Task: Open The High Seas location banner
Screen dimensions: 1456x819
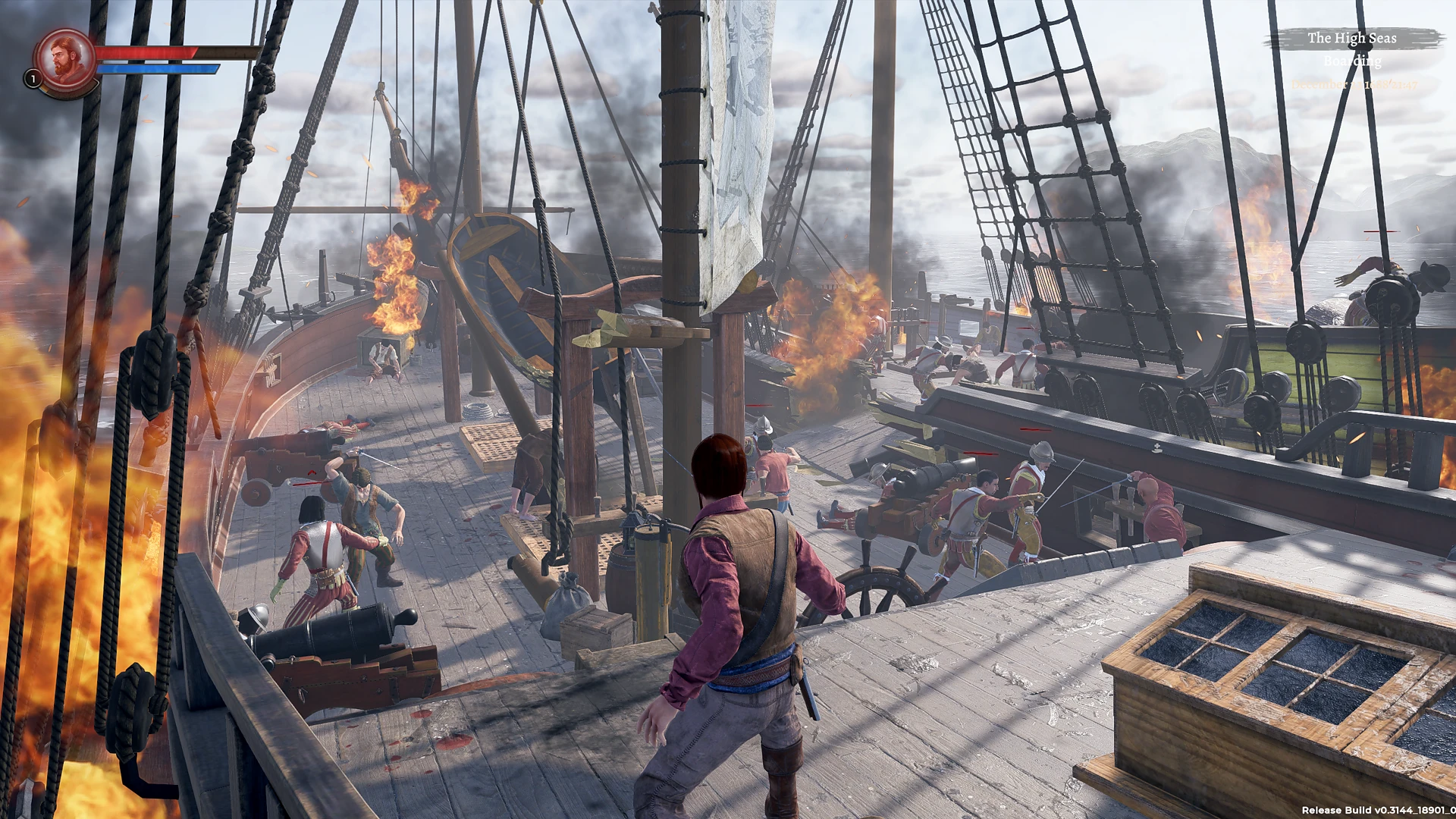Action: coord(1351,38)
